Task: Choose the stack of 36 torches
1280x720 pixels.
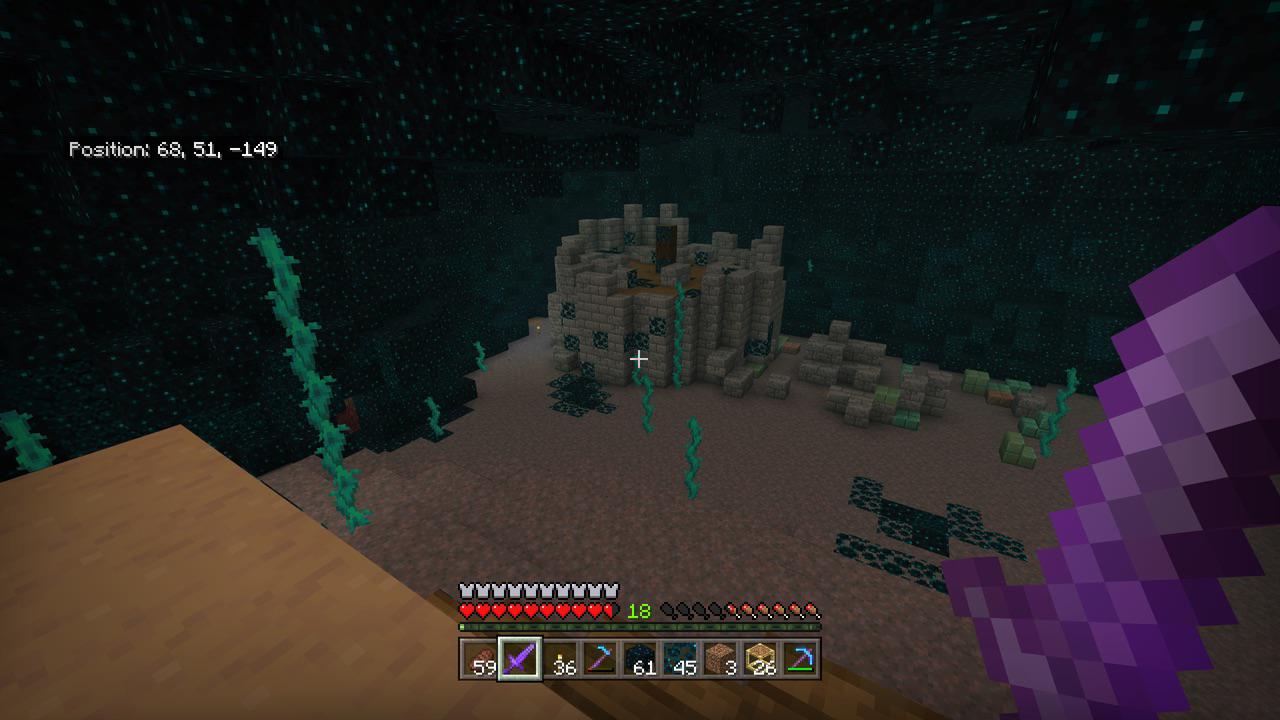Action: pyautogui.click(x=560, y=659)
